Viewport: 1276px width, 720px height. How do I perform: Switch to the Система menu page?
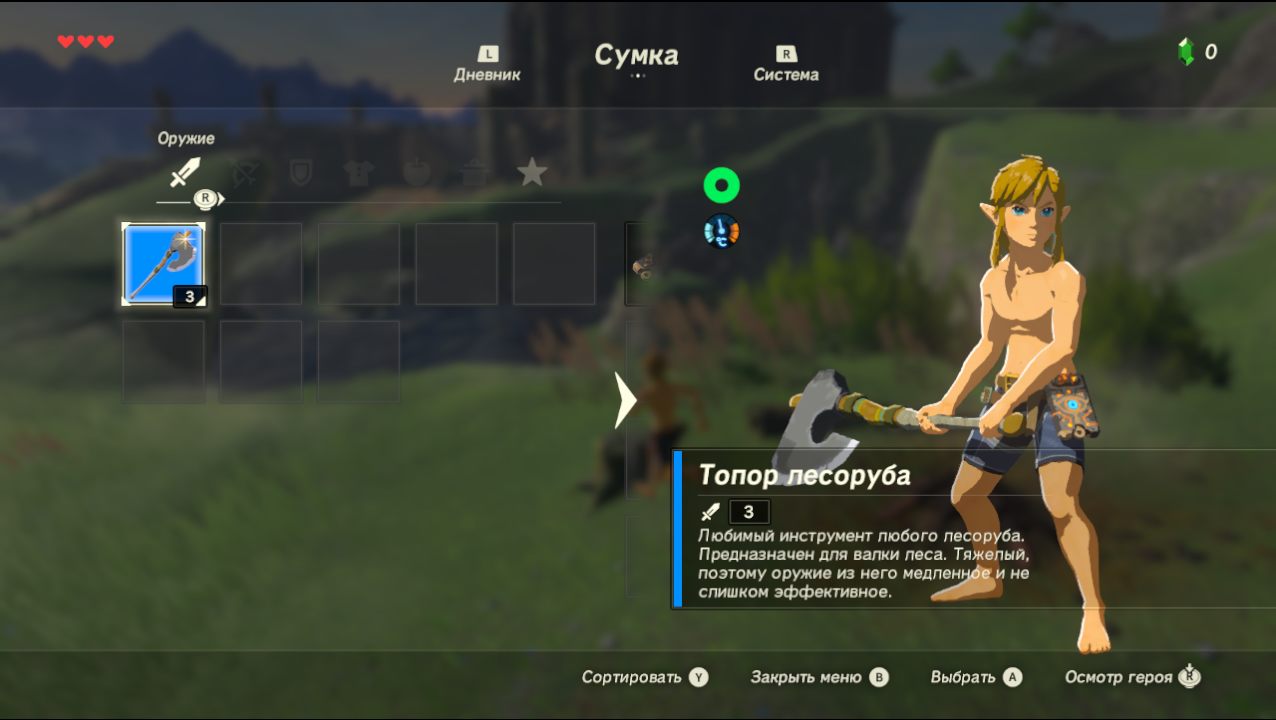click(x=786, y=65)
